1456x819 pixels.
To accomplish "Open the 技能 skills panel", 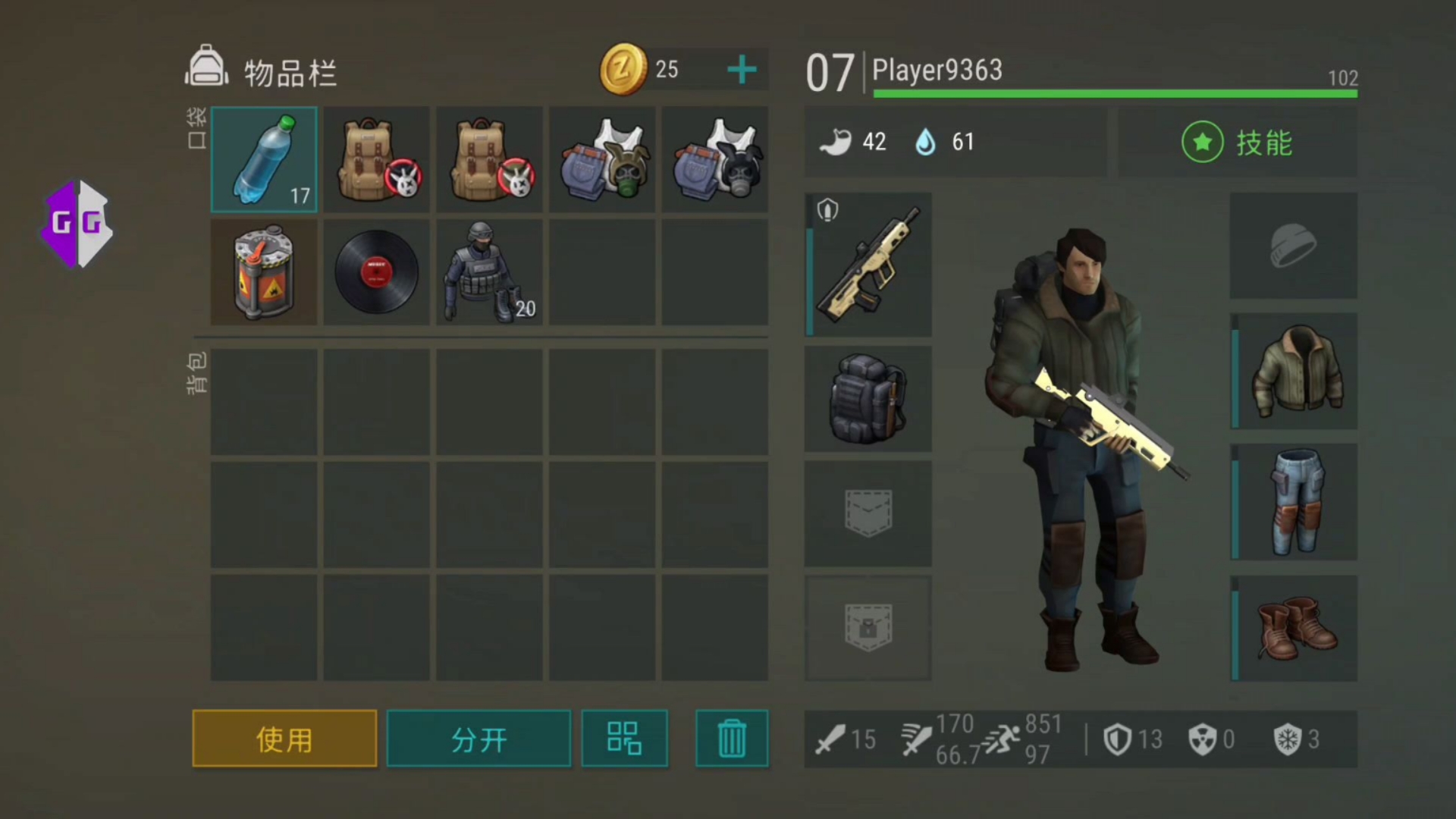I will [x=1238, y=143].
